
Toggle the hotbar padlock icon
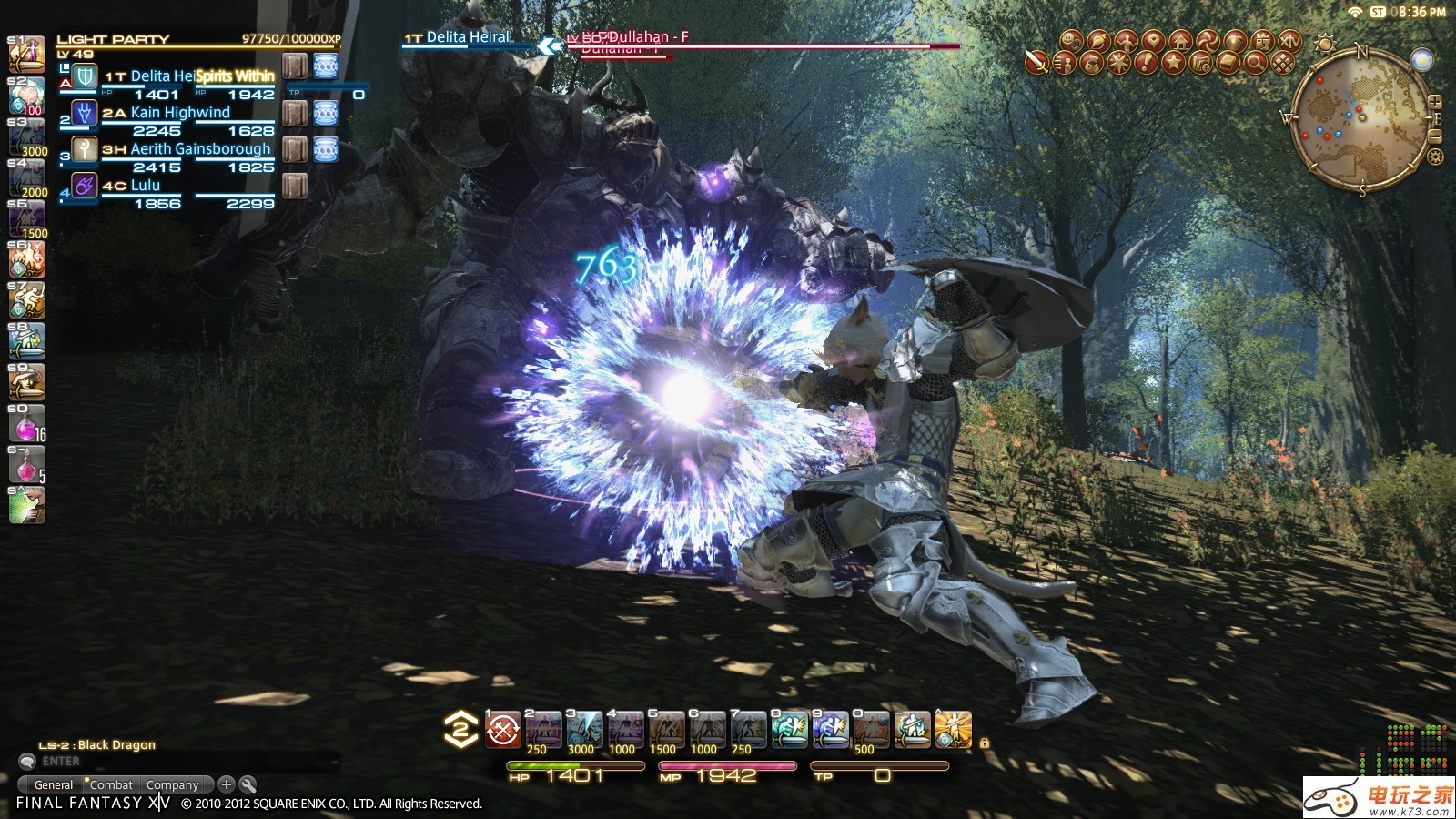coord(984,743)
